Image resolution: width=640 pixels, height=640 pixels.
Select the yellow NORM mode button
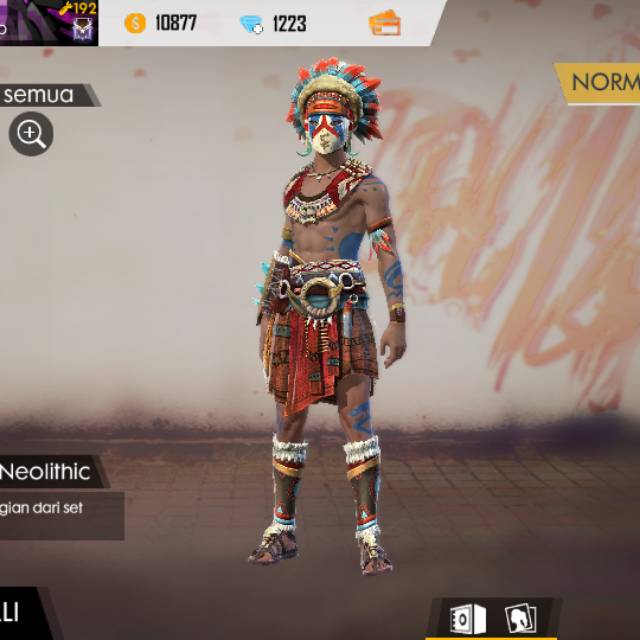click(x=602, y=82)
